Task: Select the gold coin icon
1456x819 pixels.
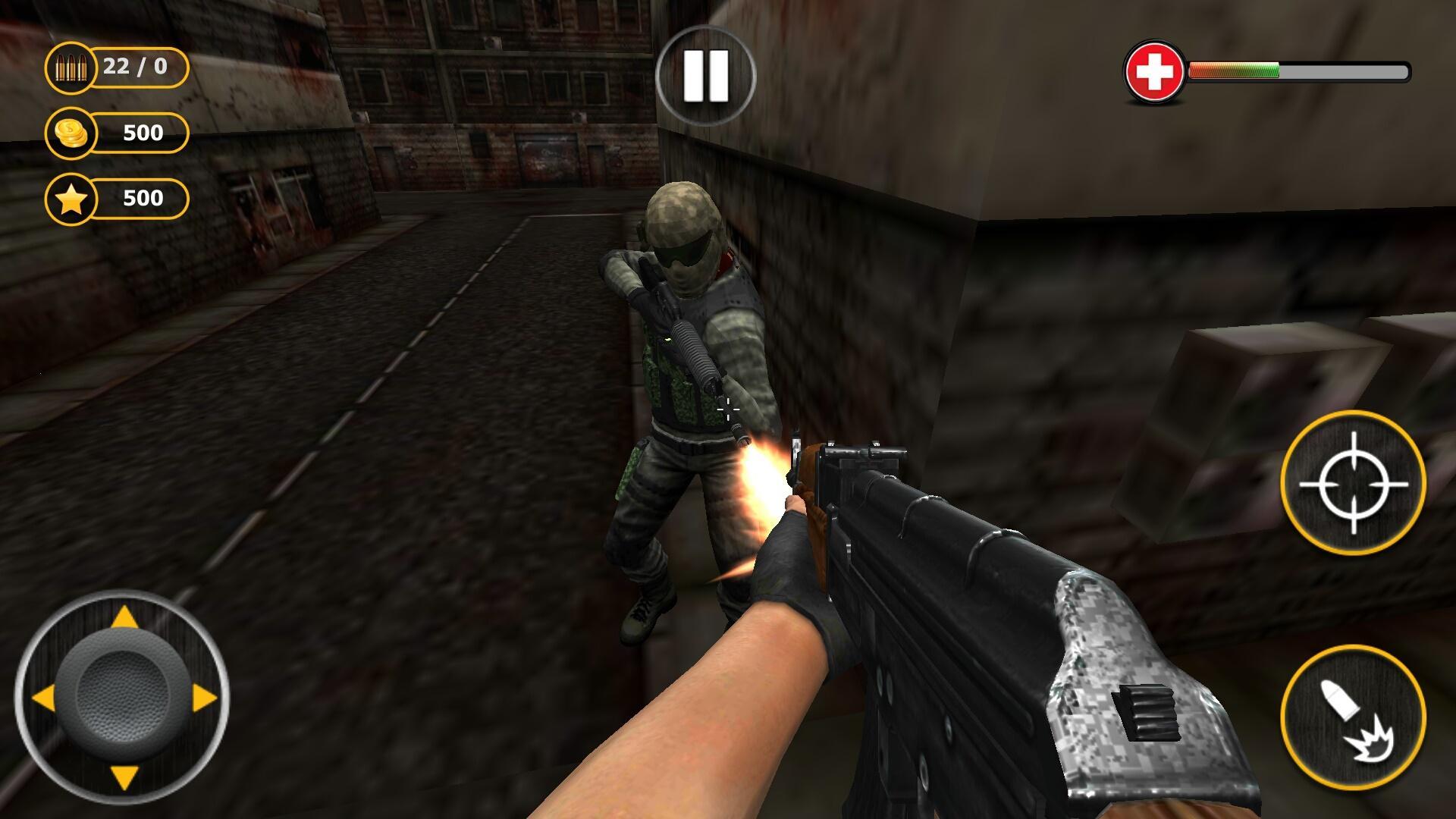Action: click(70, 133)
